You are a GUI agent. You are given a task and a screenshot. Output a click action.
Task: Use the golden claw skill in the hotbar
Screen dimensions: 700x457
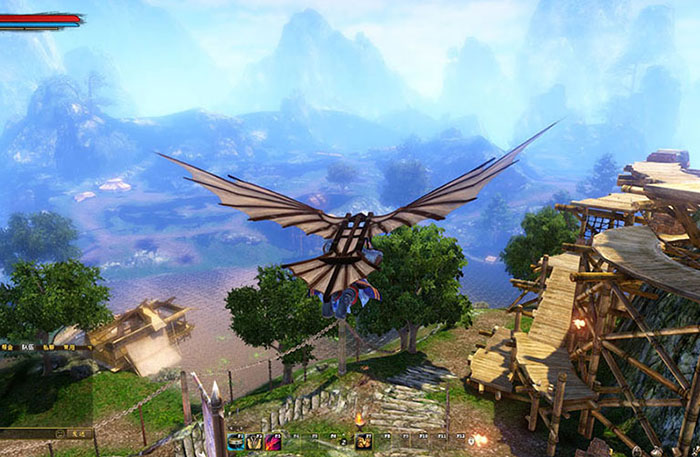pyautogui.click(x=254, y=441)
